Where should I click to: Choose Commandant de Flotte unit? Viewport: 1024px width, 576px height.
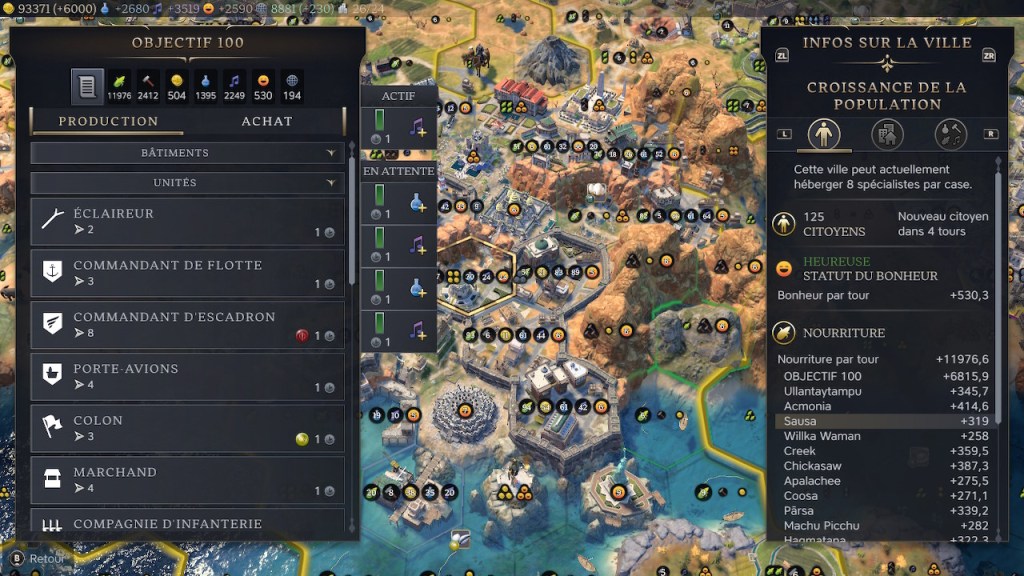(x=187, y=273)
